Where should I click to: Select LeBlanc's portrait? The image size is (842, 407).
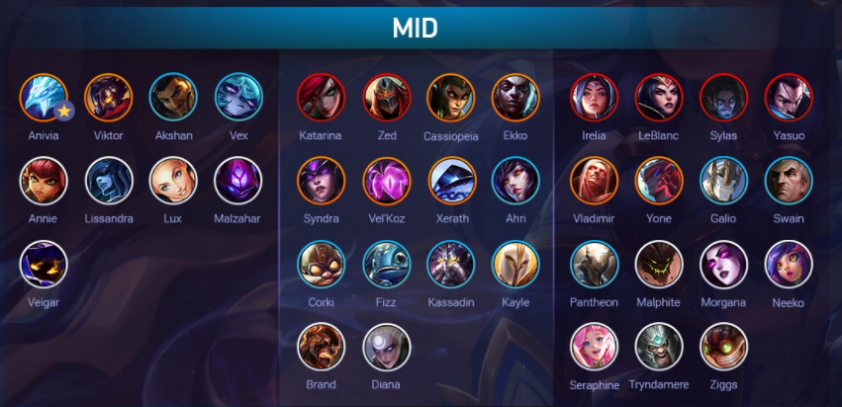coord(659,97)
